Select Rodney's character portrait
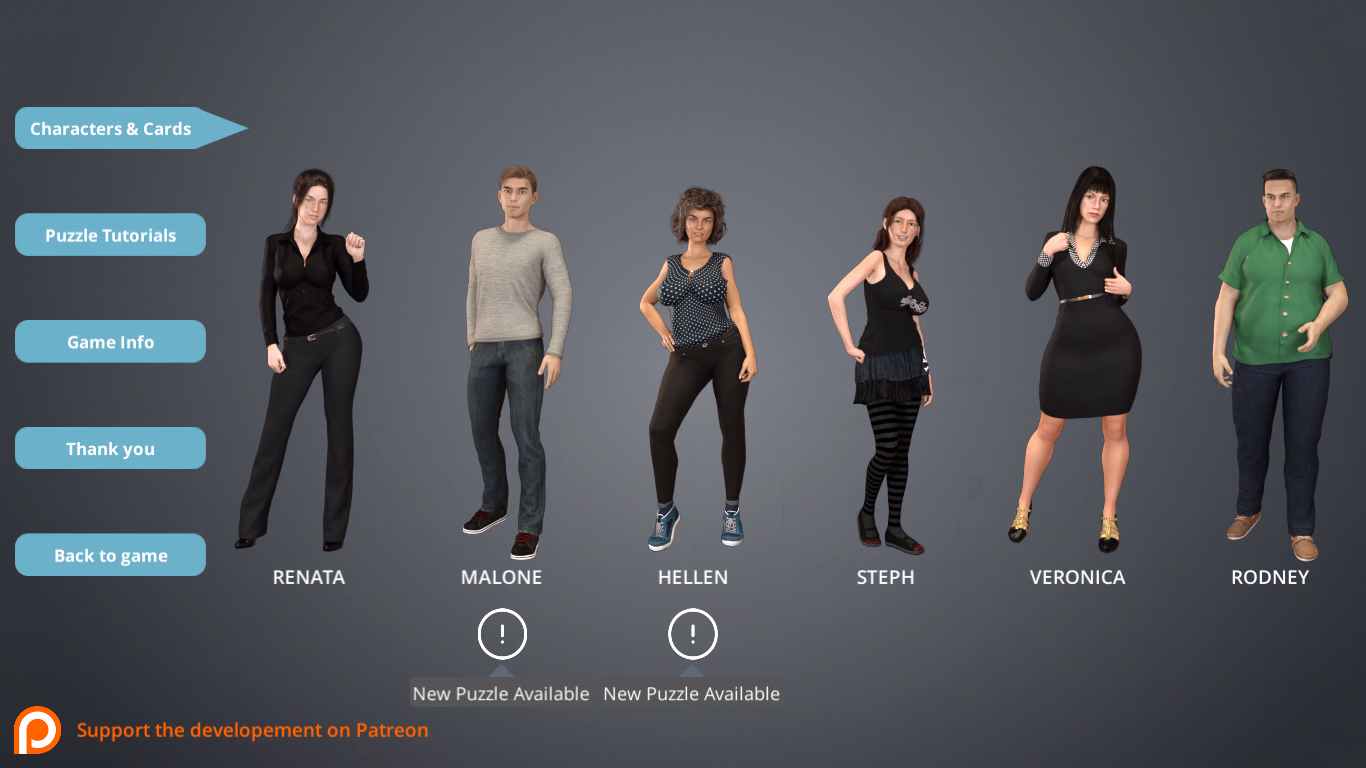The height and width of the screenshot is (768, 1366). point(1270,360)
